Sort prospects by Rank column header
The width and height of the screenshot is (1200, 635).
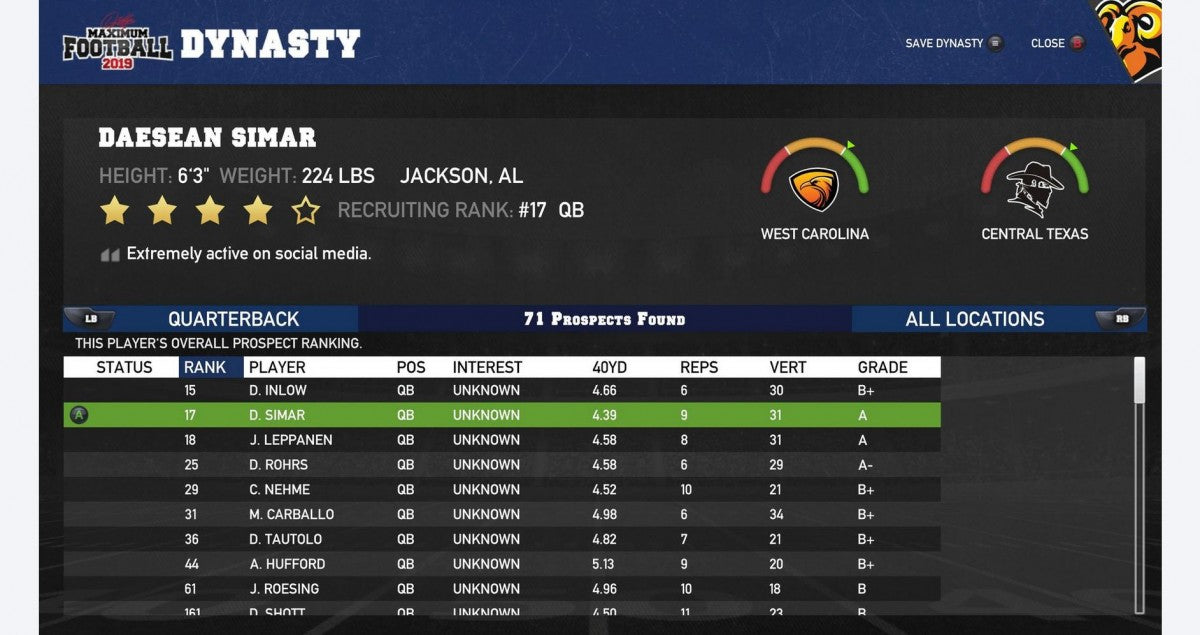(204, 367)
